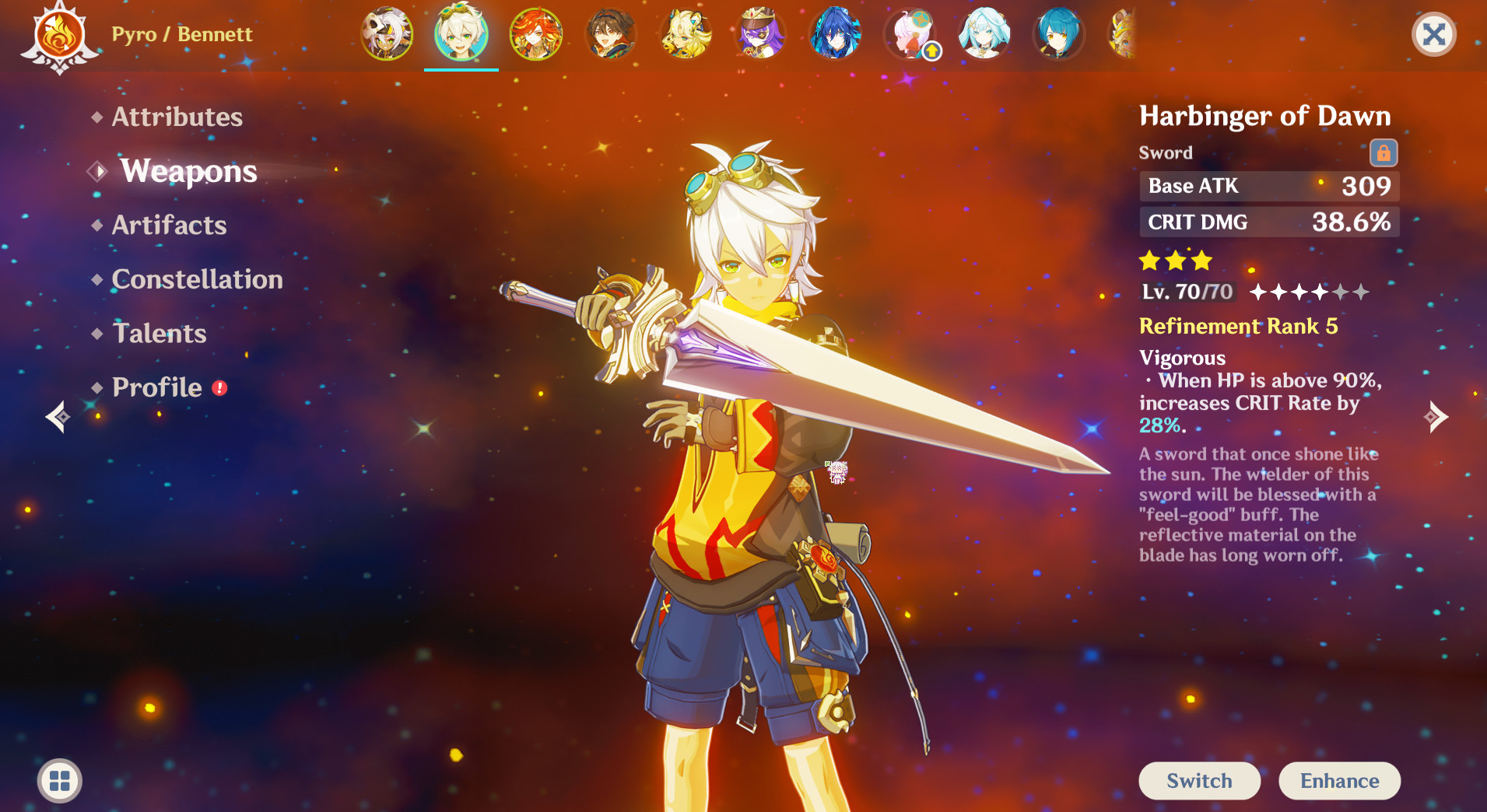Open the Talents section
This screenshot has height=812, width=1487.
tap(159, 334)
